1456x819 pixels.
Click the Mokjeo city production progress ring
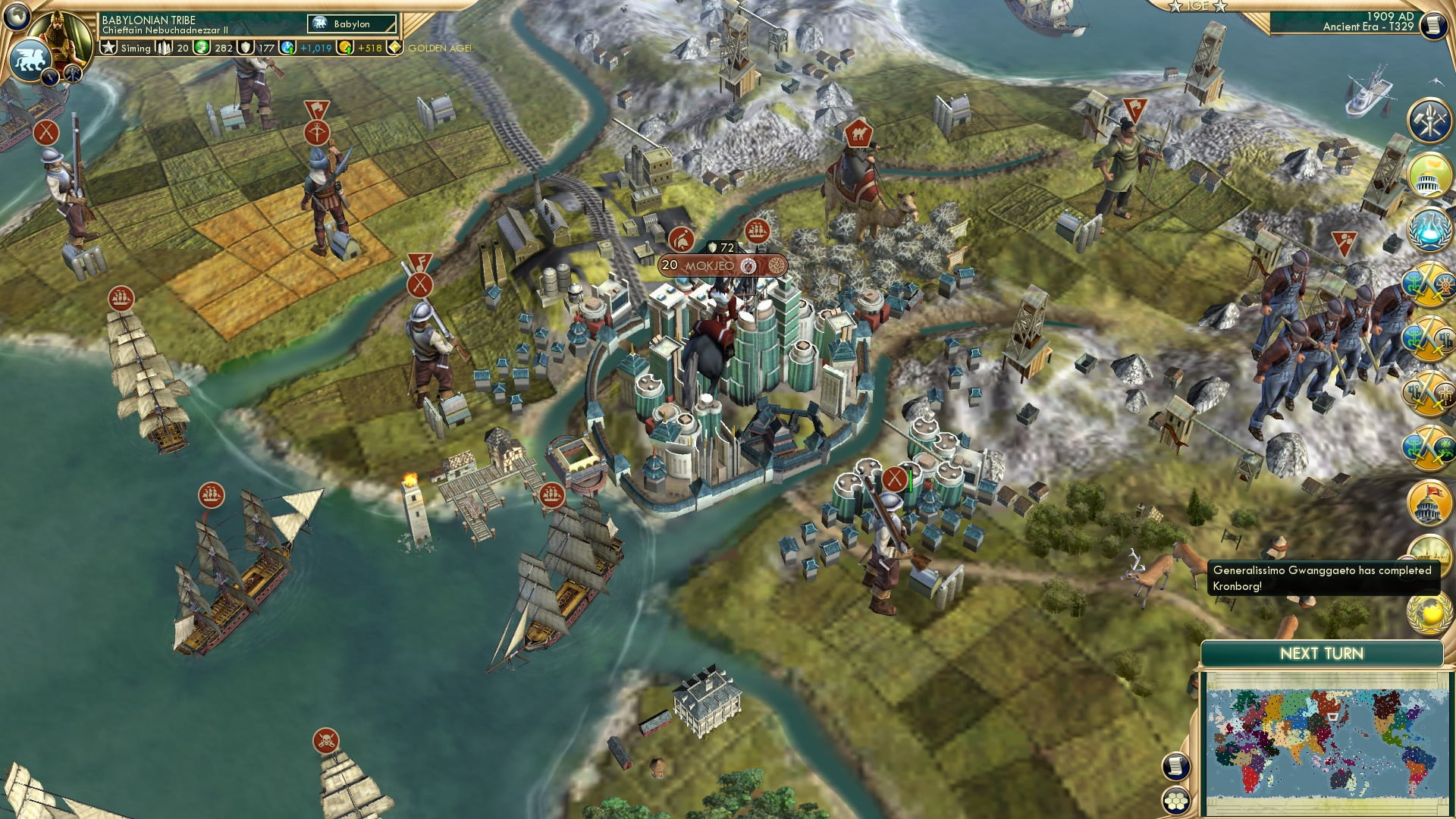750,265
